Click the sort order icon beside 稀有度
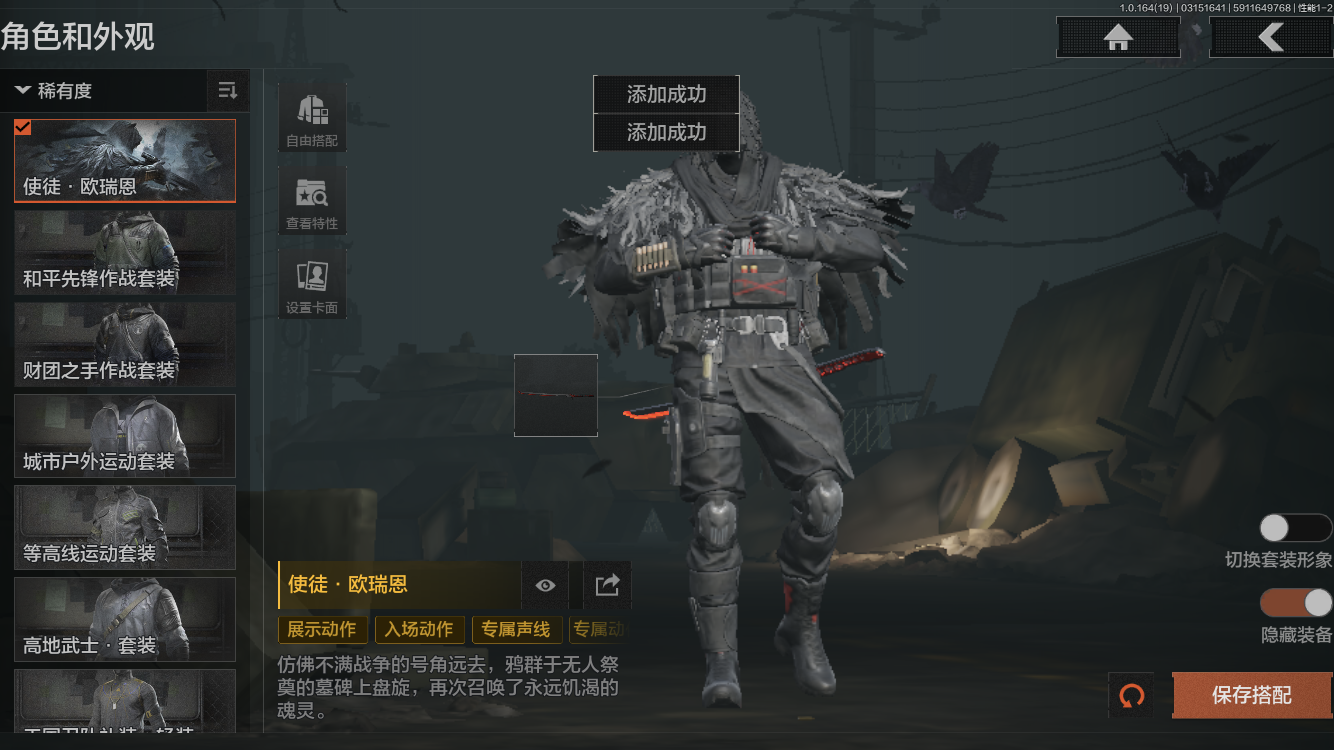This screenshot has width=1334, height=750. (x=227, y=90)
